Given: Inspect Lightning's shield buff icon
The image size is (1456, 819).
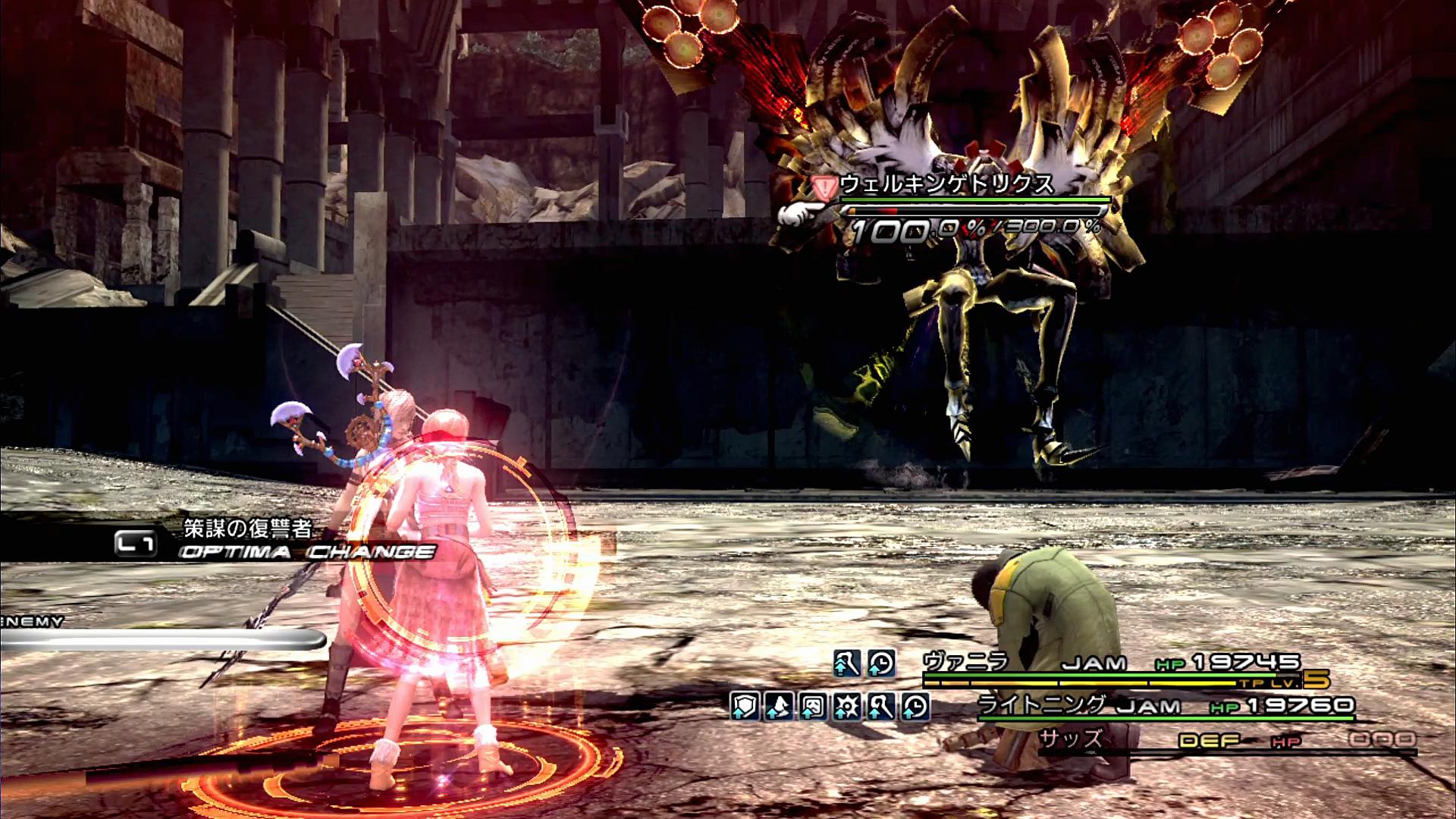Looking at the screenshot, I should click(x=745, y=707).
